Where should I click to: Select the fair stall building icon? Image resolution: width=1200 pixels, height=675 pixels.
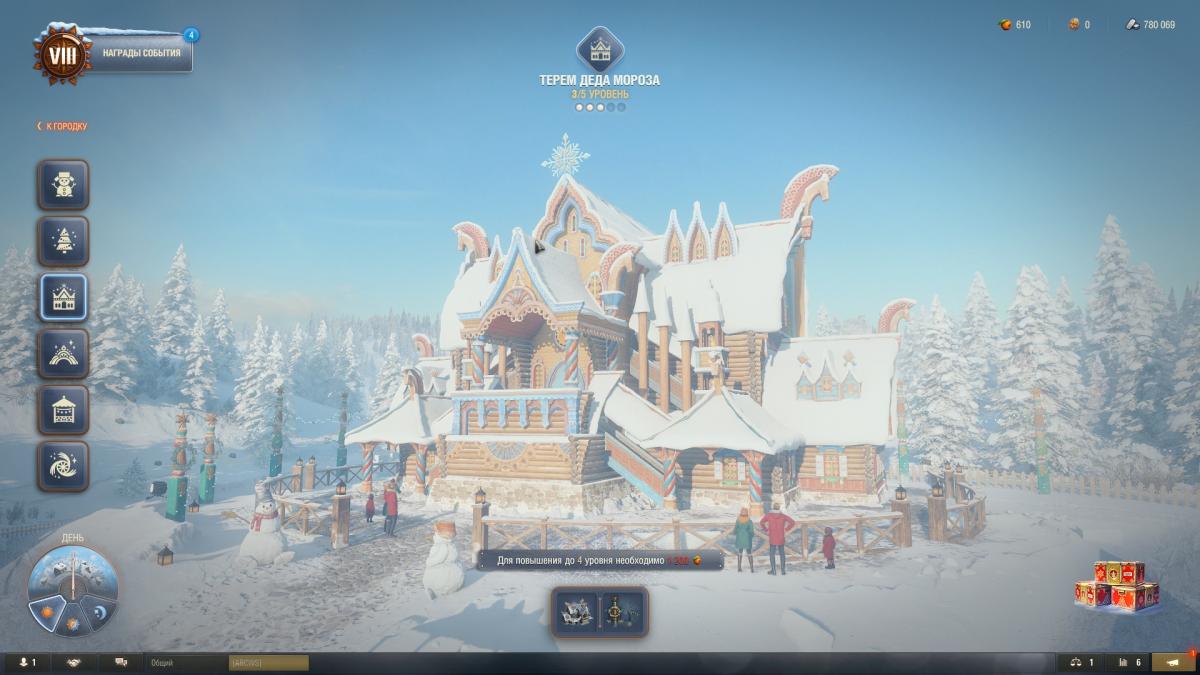64,409
